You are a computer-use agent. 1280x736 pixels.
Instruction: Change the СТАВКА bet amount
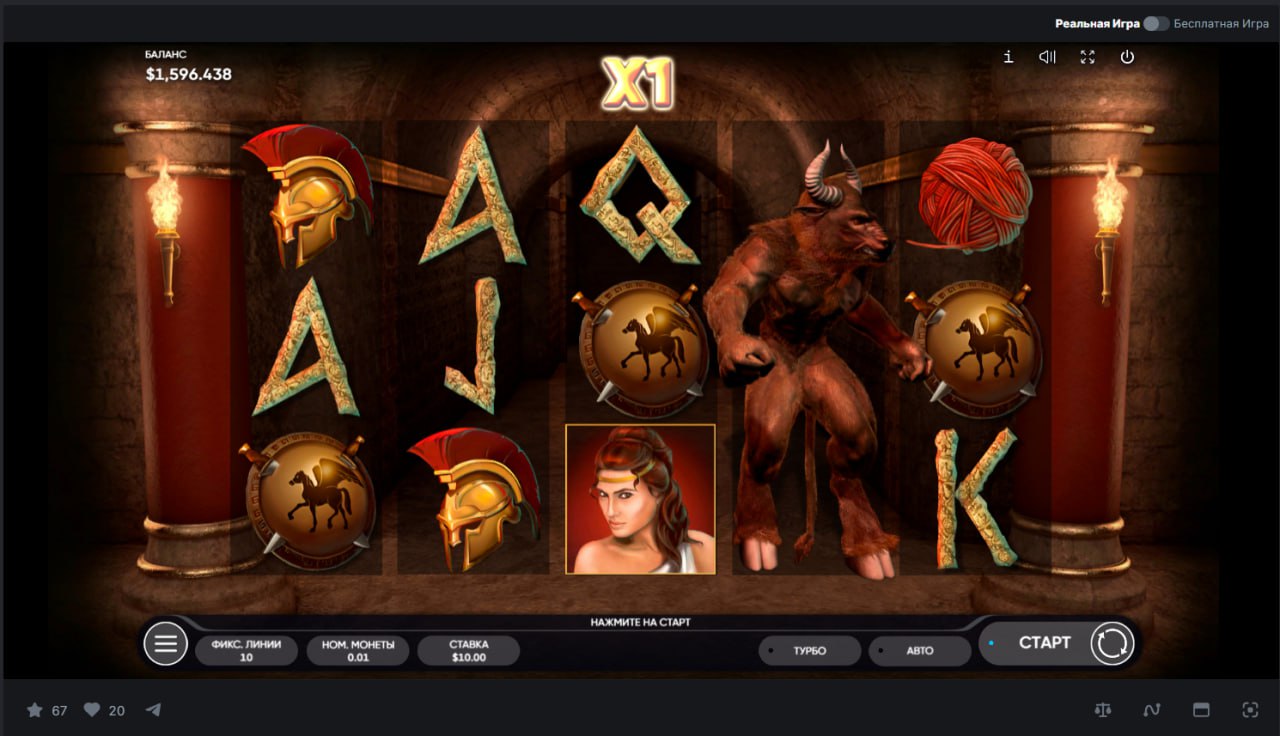(468, 651)
